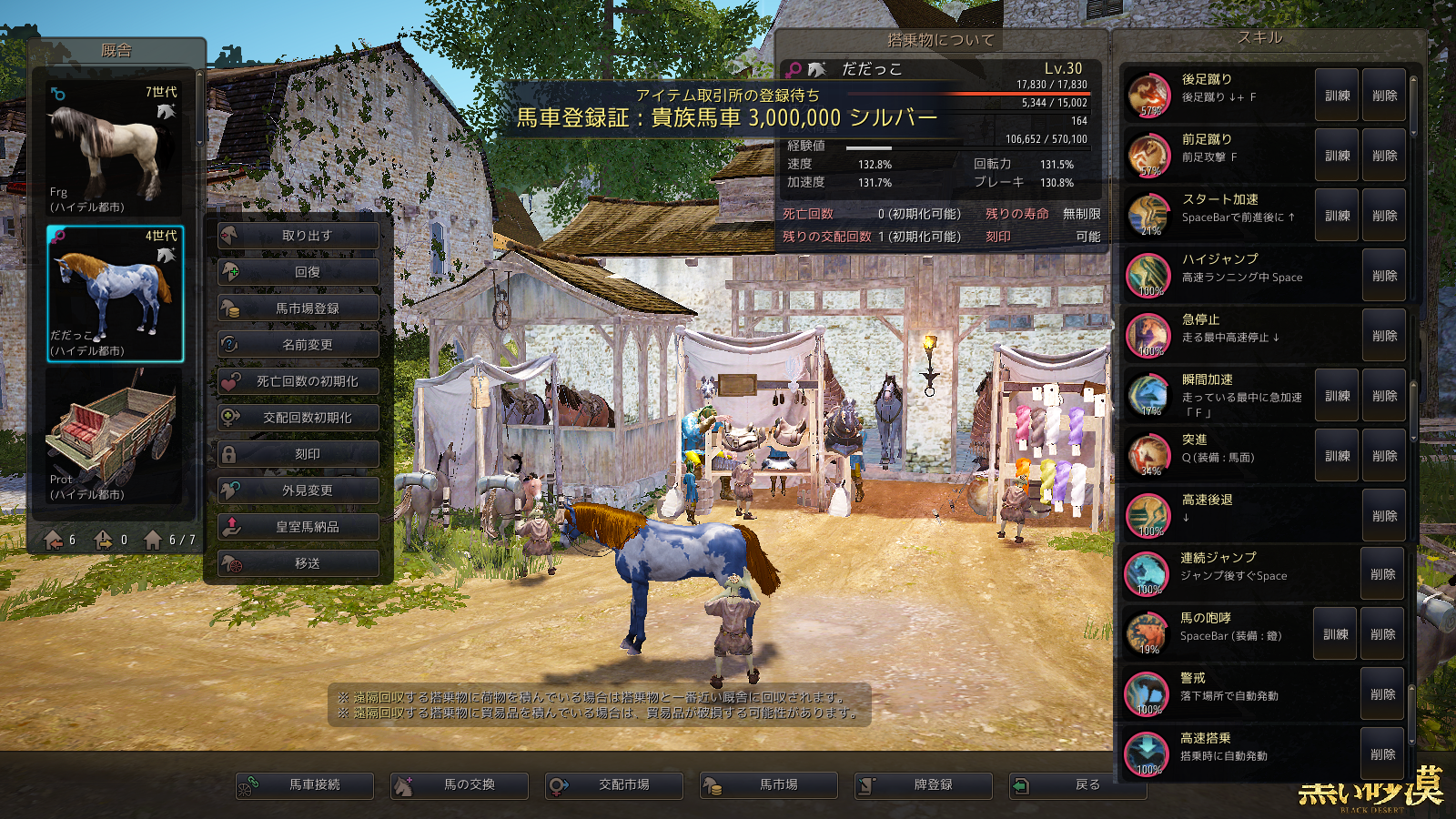
Task: Click the 回復 recovery option
Action: pyautogui.click(x=298, y=272)
